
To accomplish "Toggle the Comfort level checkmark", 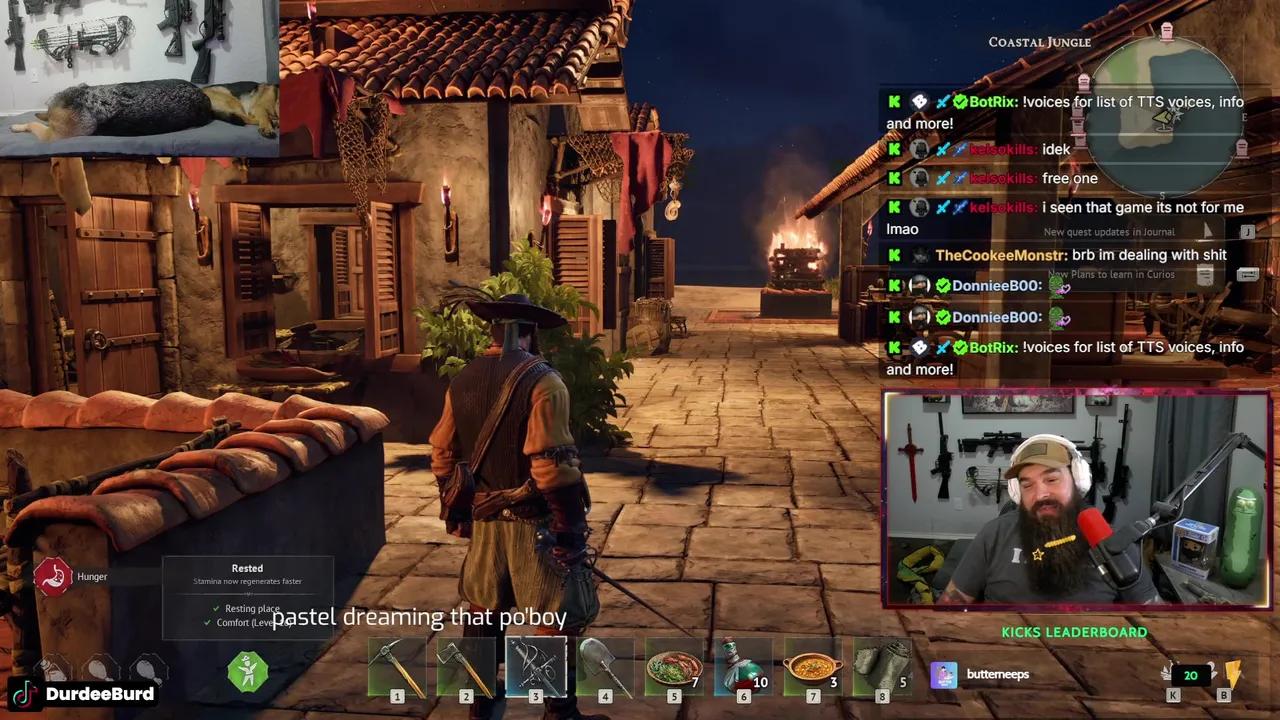I will tap(207, 622).
